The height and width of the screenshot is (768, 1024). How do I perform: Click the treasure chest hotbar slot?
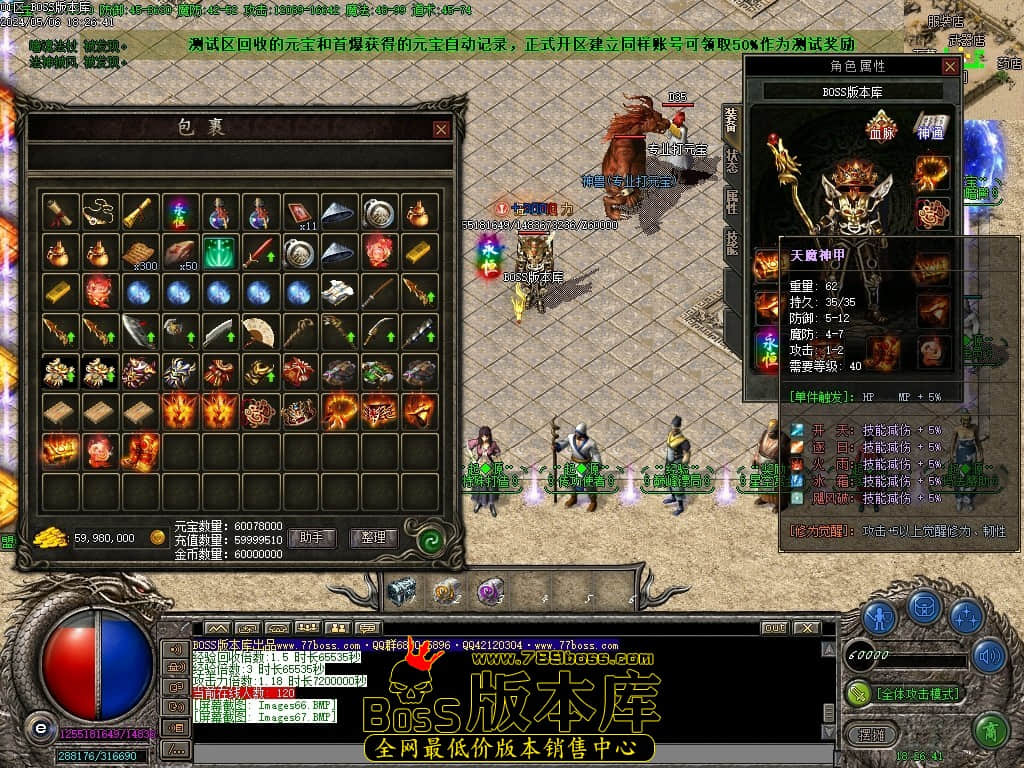402,592
